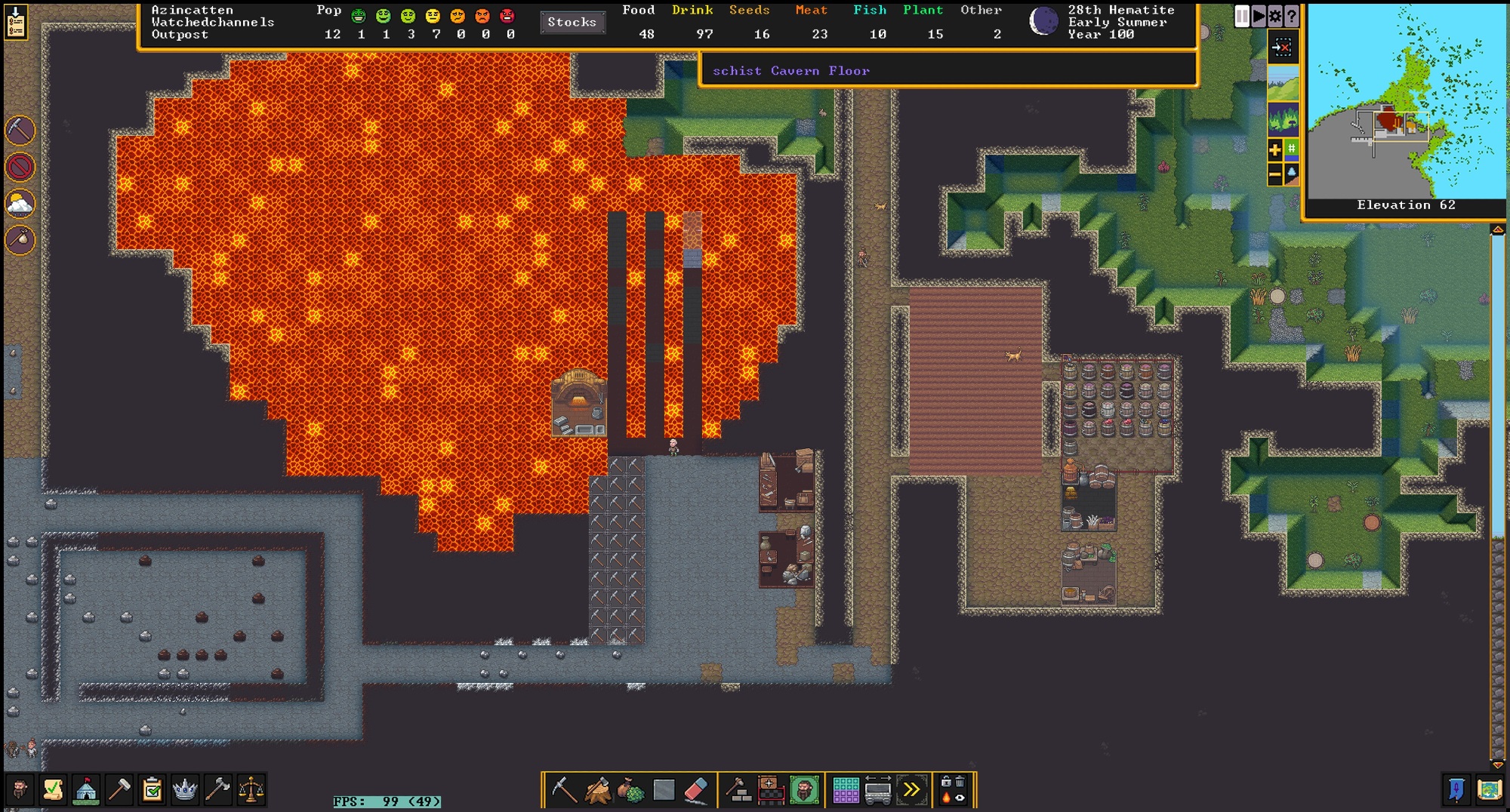This screenshot has width=1510, height=812.
Task: Open settings via the gear icon
Action: [x=1275, y=16]
